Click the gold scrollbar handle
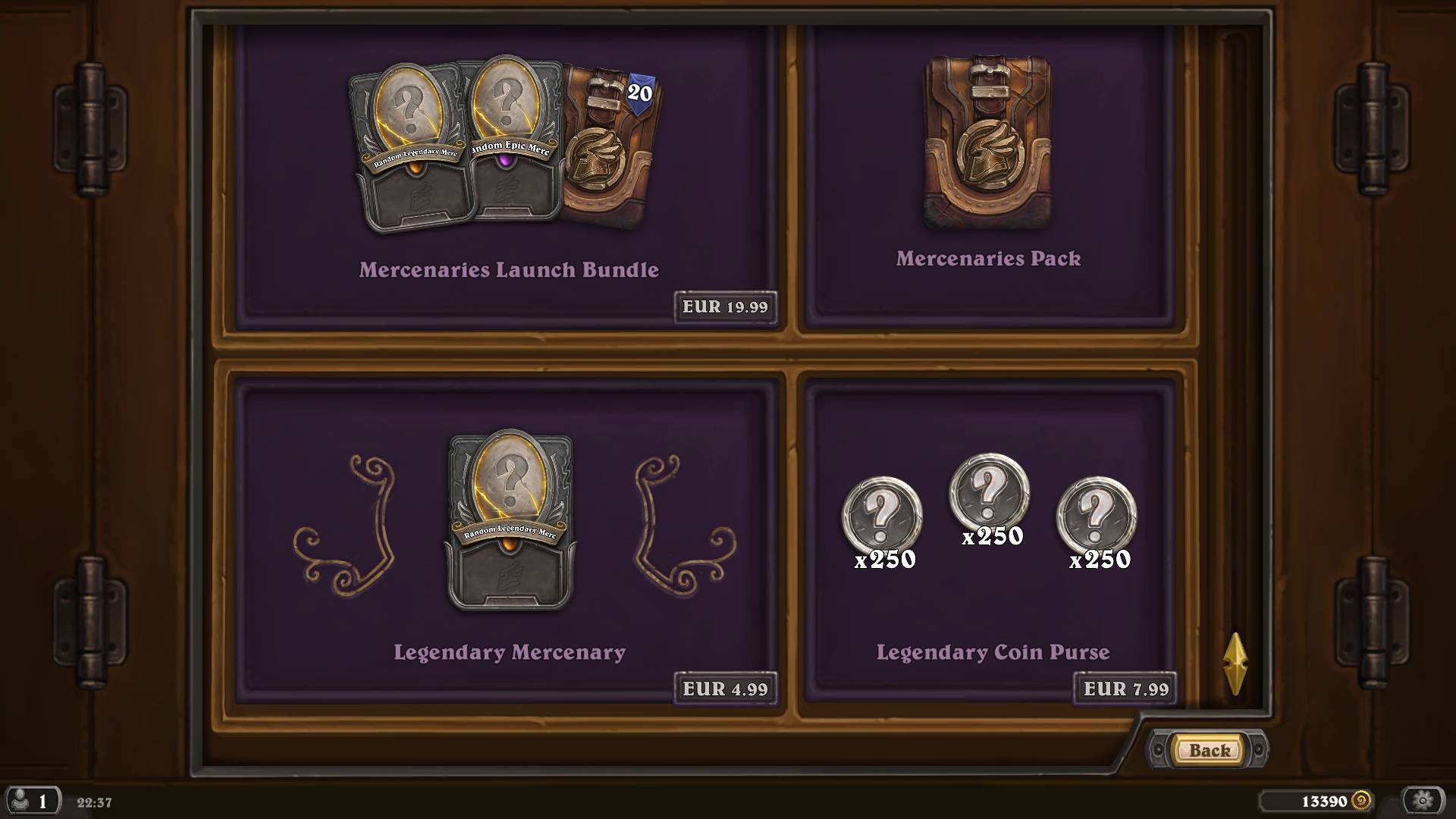Screen dimensions: 1456x819 [x=1235, y=664]
